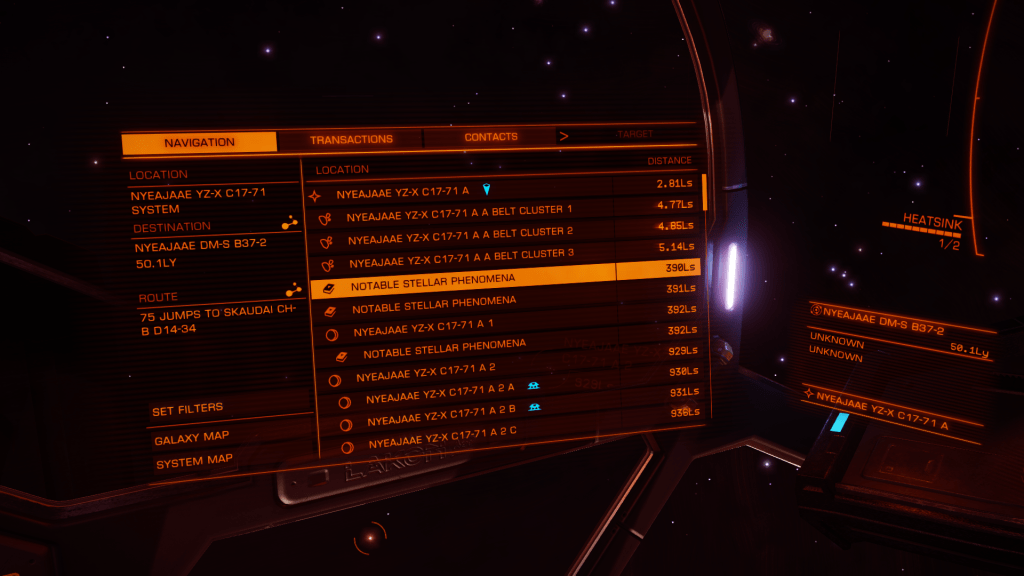Viewport: 1024px width, 576px height.
Task: Show the System Map
Action: tap(194, 460)
